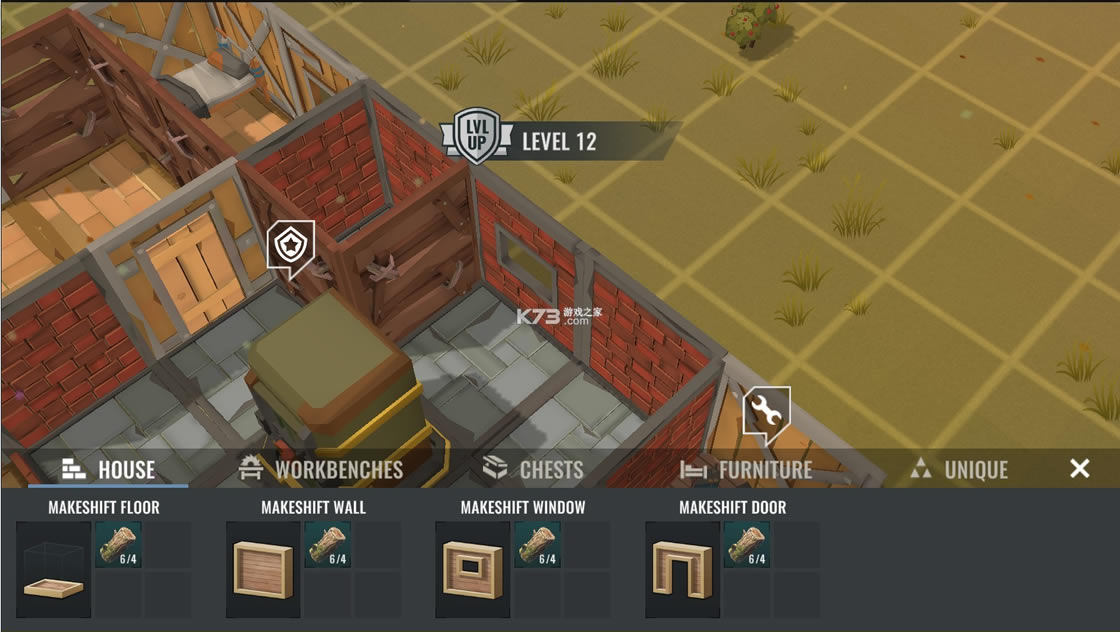
Task: Choose the Makeshift Floor blueprint
Action: click(x=54, y=569)
